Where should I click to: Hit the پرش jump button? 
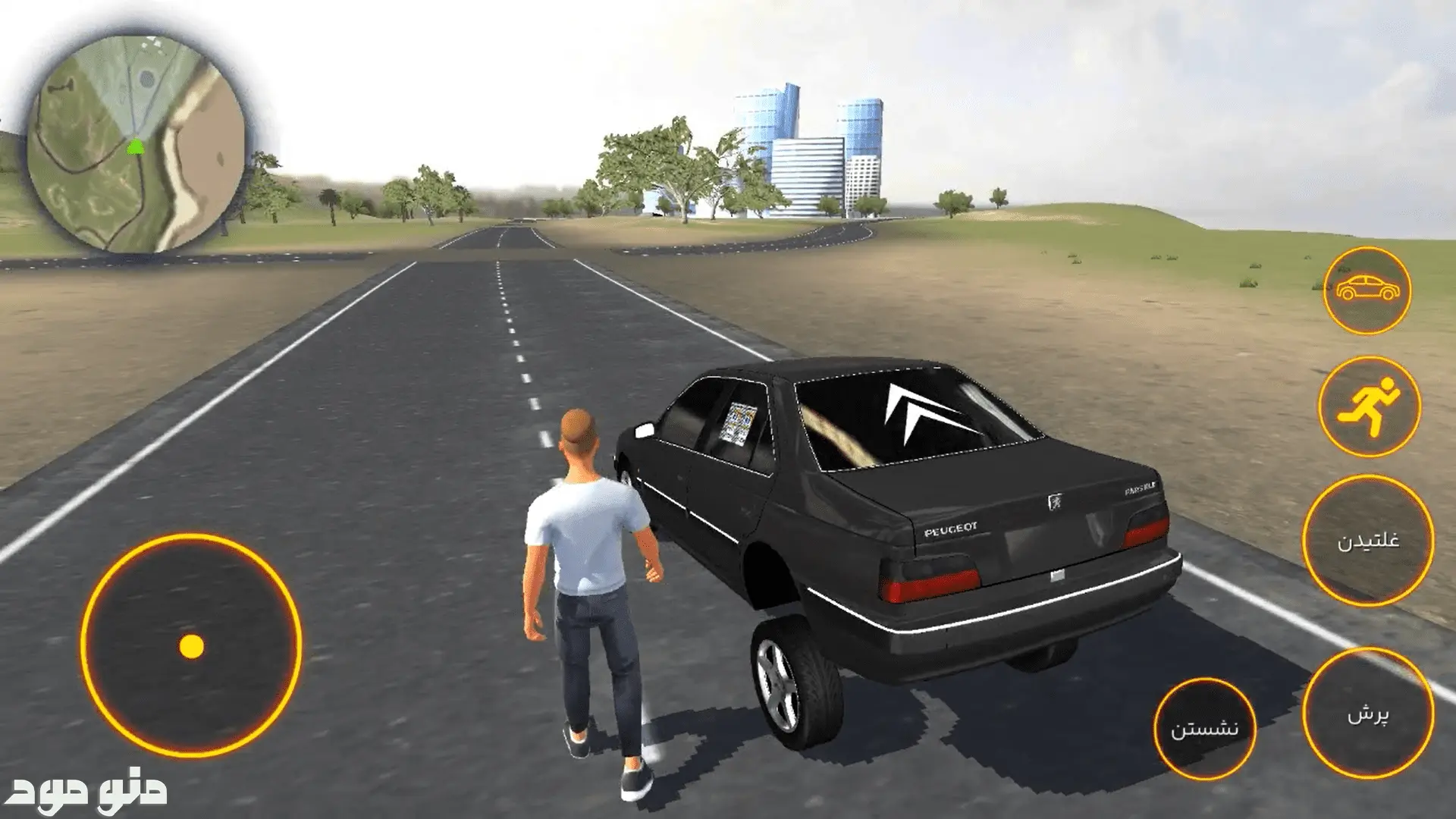pos(1368,714)
